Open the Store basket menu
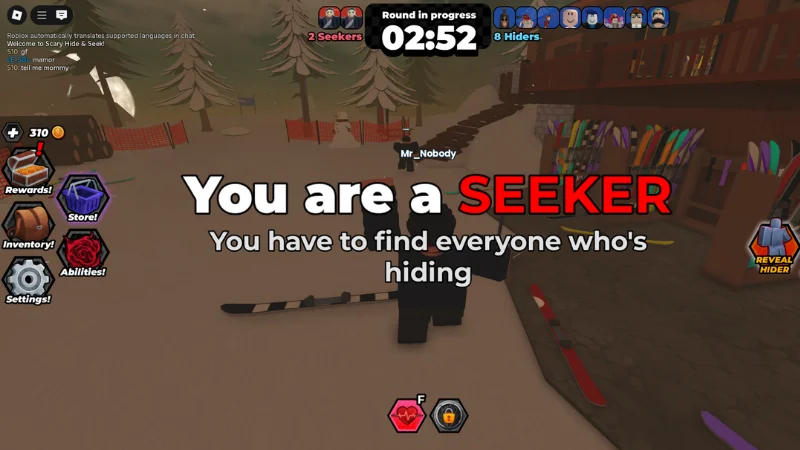Image resolution: width=800 pixels, height=450 pixels. pyautogui.click(x=82, y=197)
